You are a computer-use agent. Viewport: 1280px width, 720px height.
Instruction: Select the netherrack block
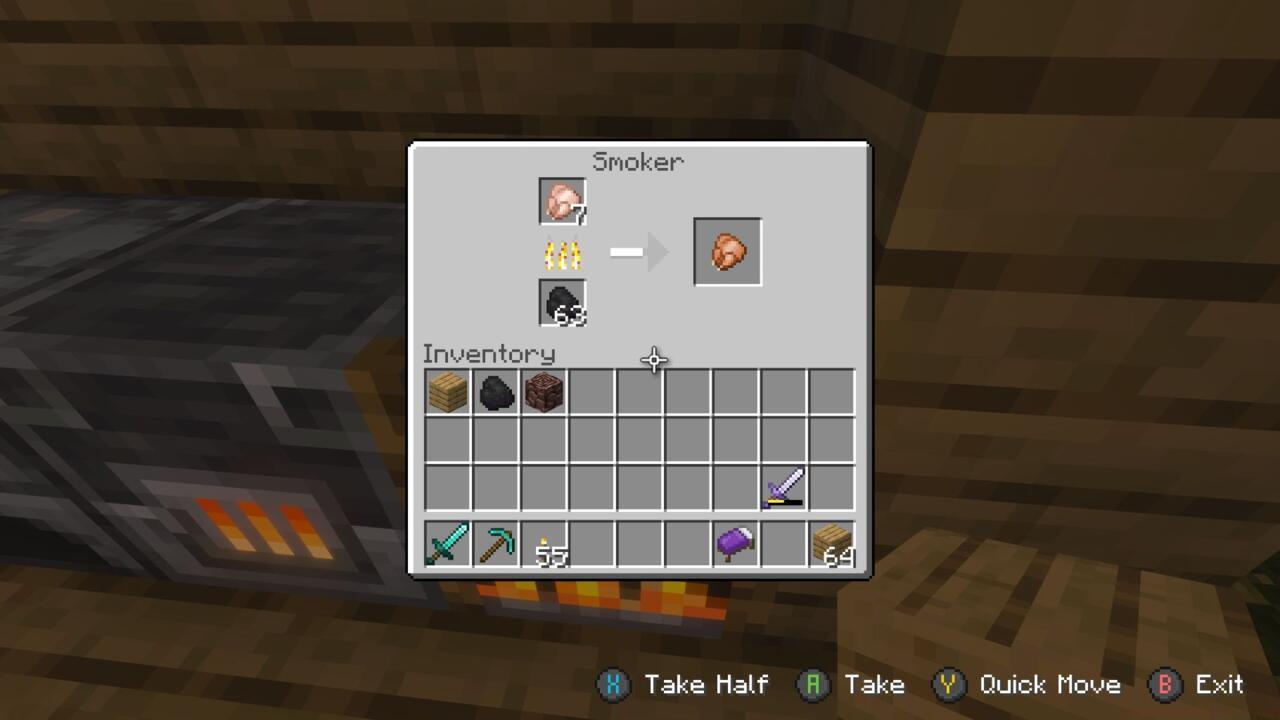click(543, 391)
